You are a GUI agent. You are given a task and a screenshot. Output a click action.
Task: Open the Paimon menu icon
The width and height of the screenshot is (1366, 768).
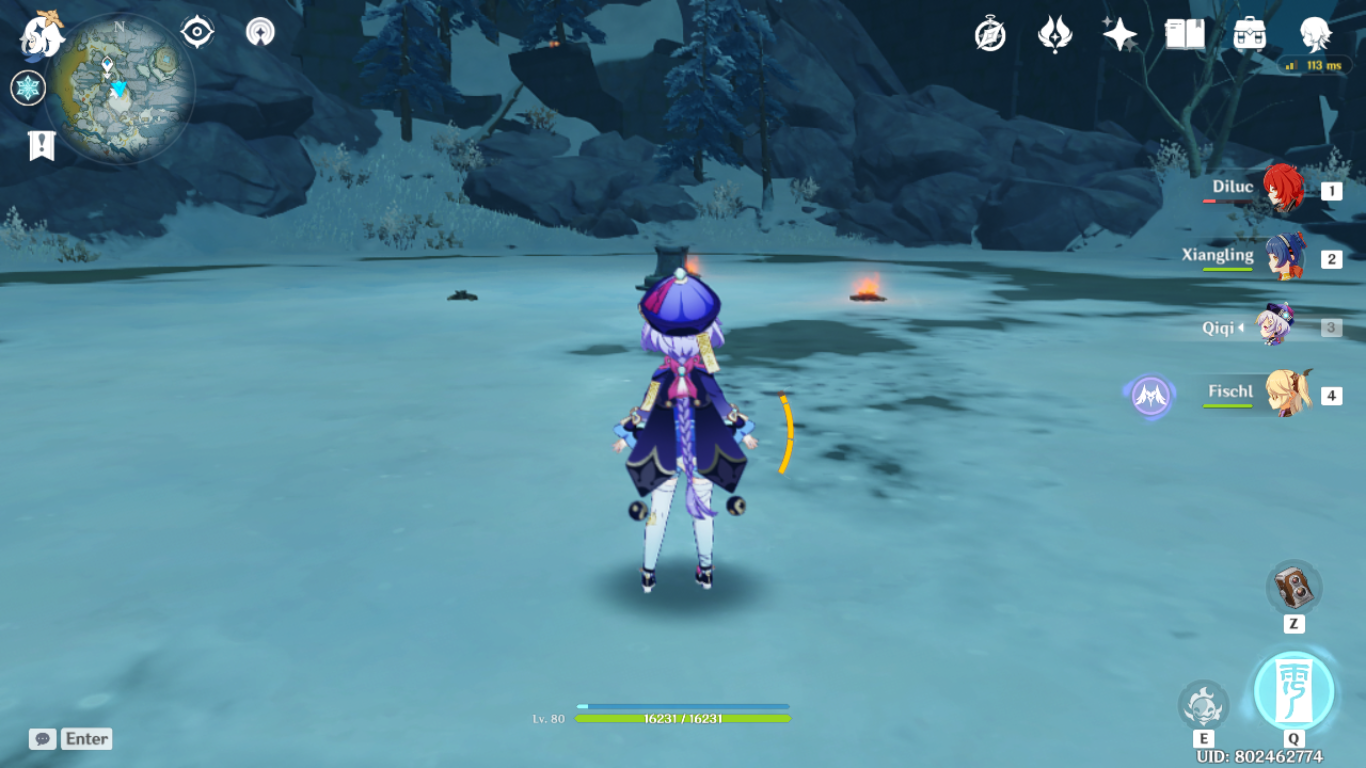(42, 34)
